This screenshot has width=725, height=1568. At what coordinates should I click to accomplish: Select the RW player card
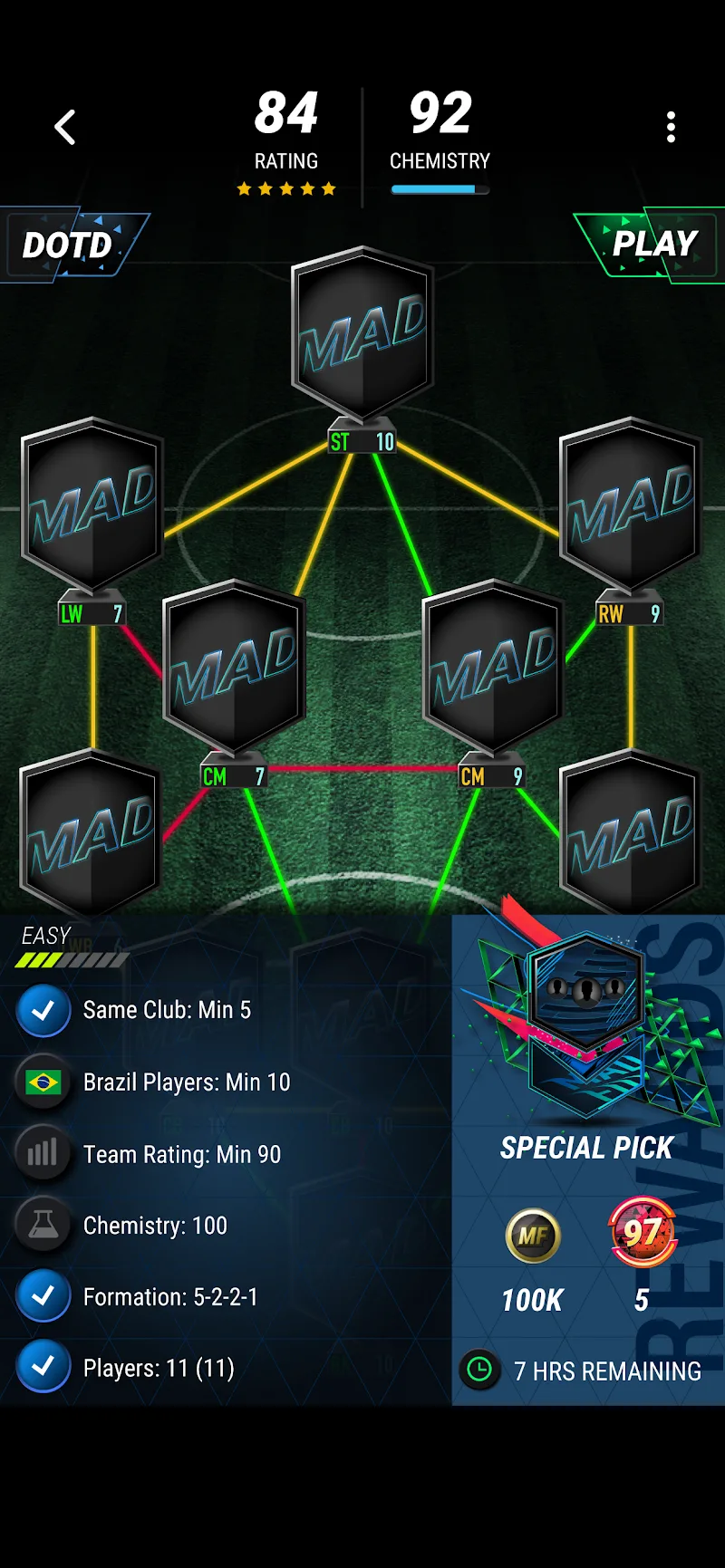(x=630, y=505)
